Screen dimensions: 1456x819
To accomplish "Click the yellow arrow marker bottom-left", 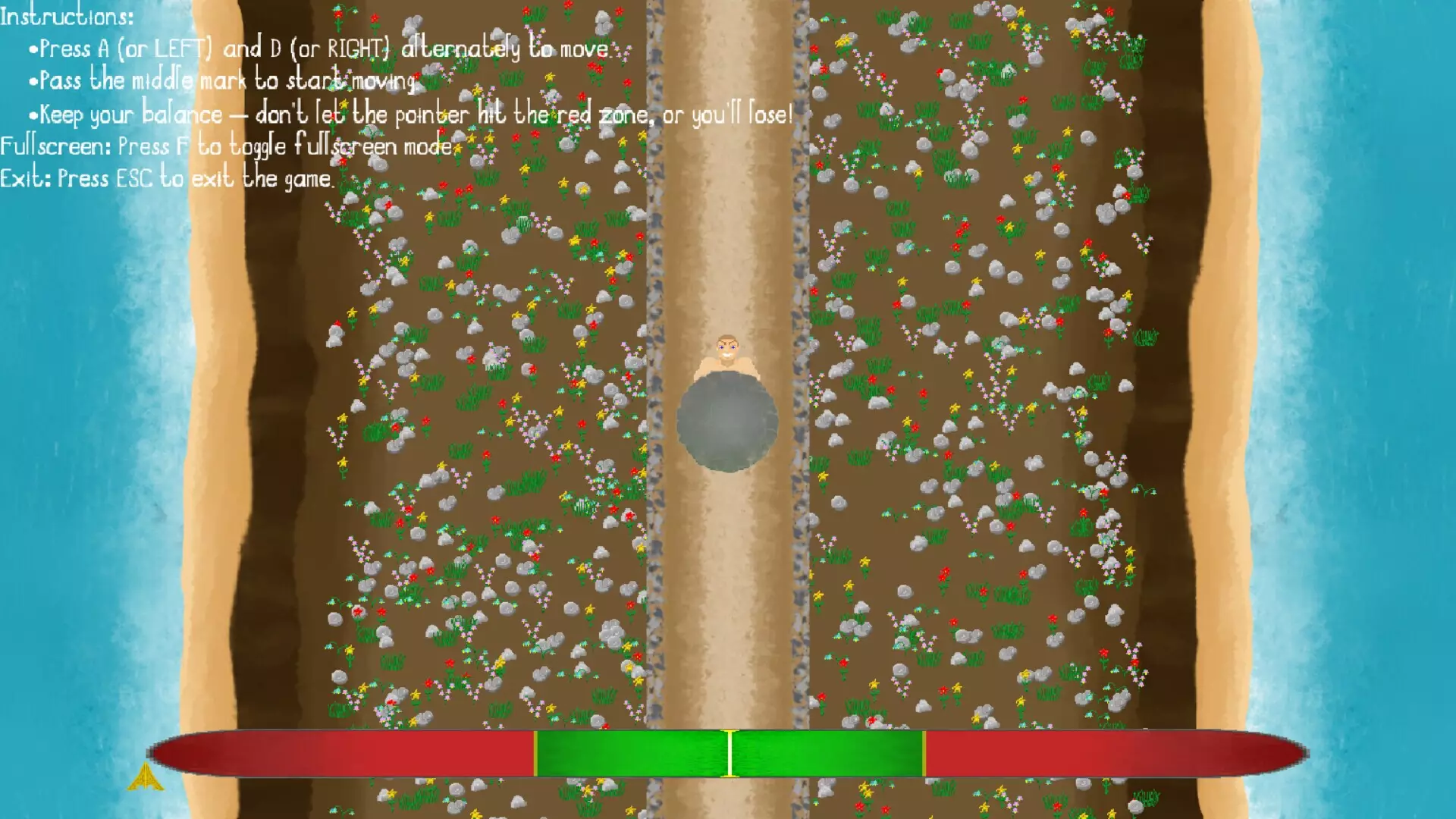I will (x=146, y=779).
